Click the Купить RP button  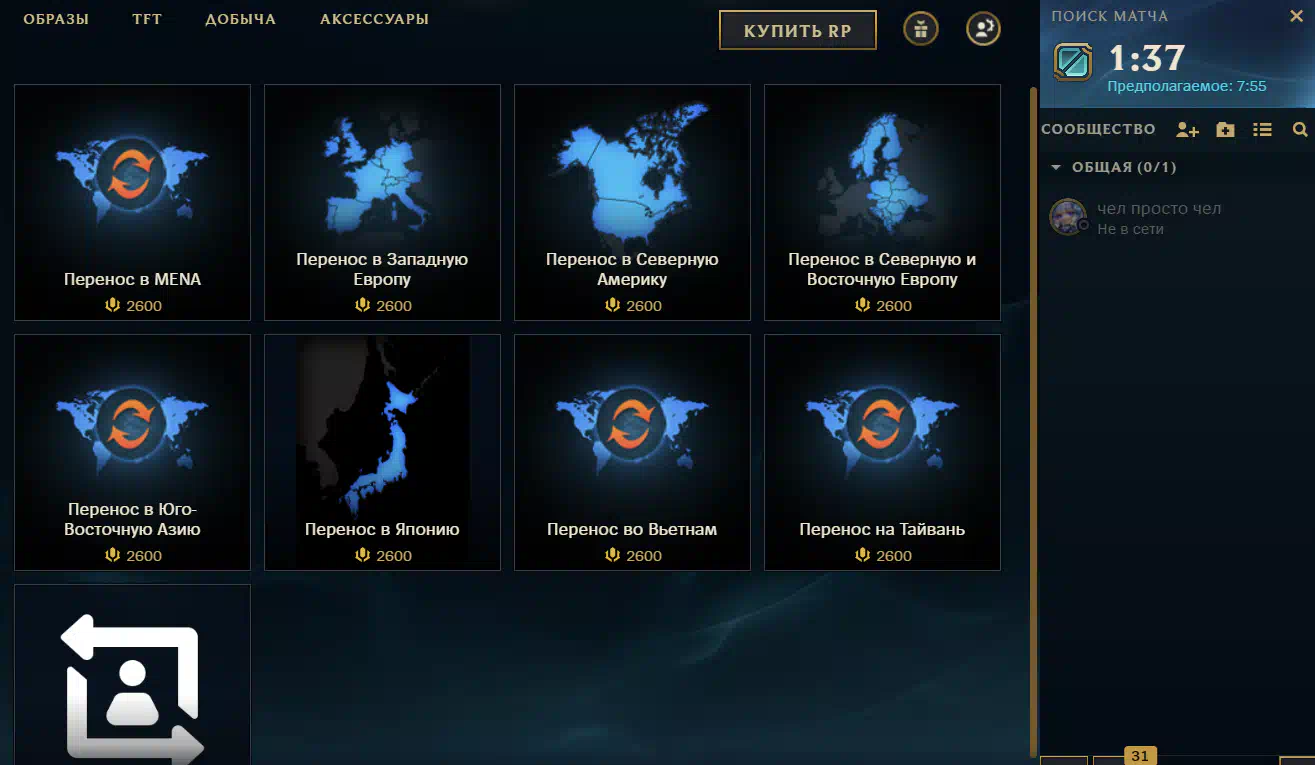click(x=797, y=31)
